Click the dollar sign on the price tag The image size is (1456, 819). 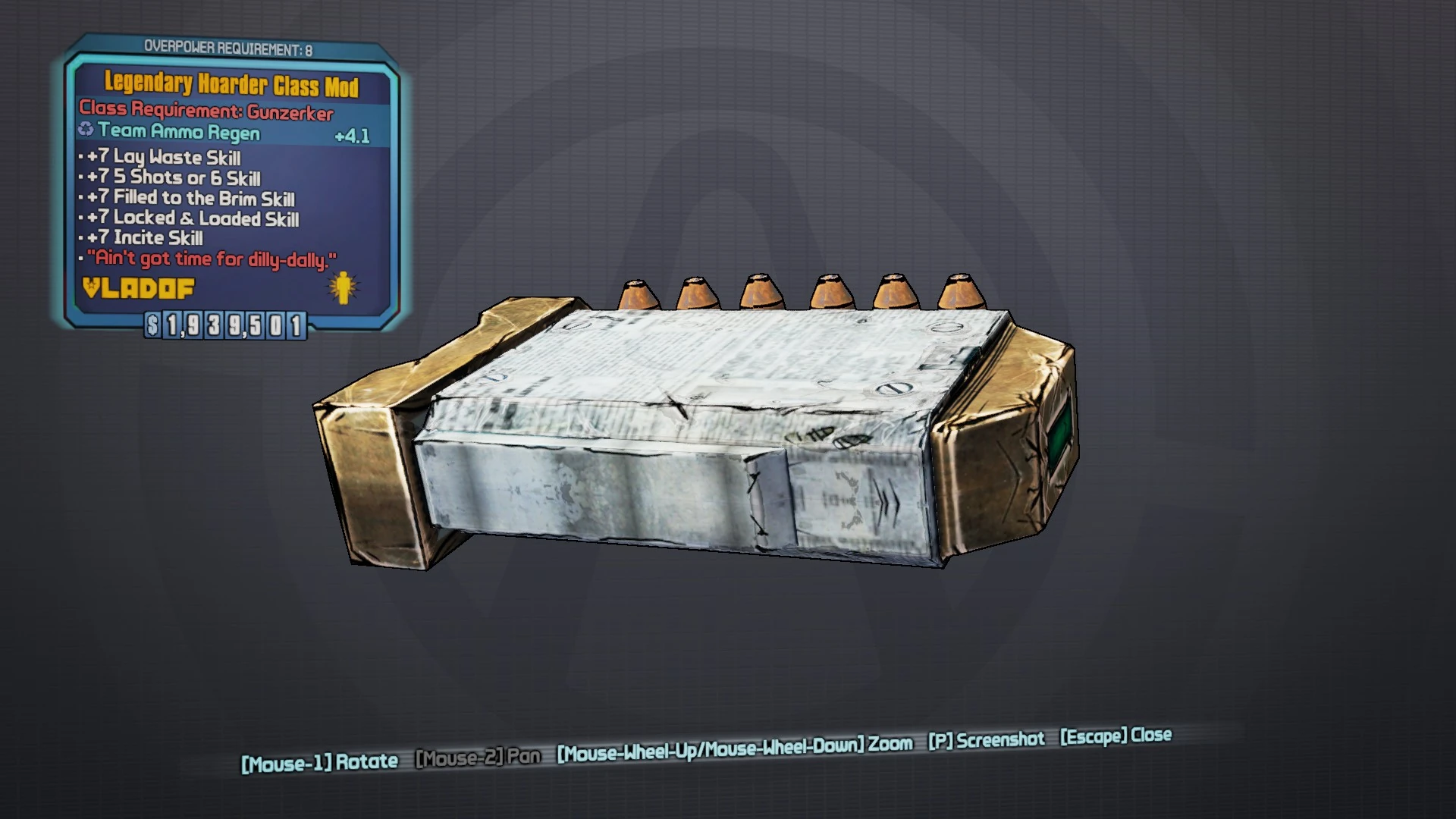[x=154, y=326]
